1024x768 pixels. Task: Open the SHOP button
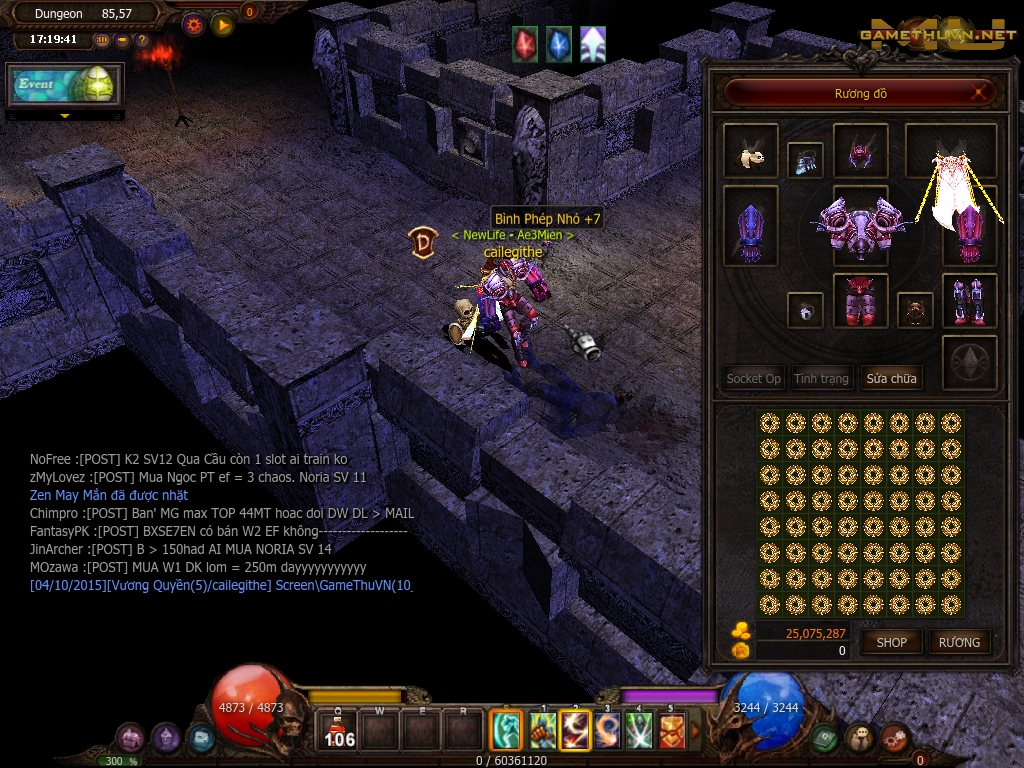(x=891, y=642)
